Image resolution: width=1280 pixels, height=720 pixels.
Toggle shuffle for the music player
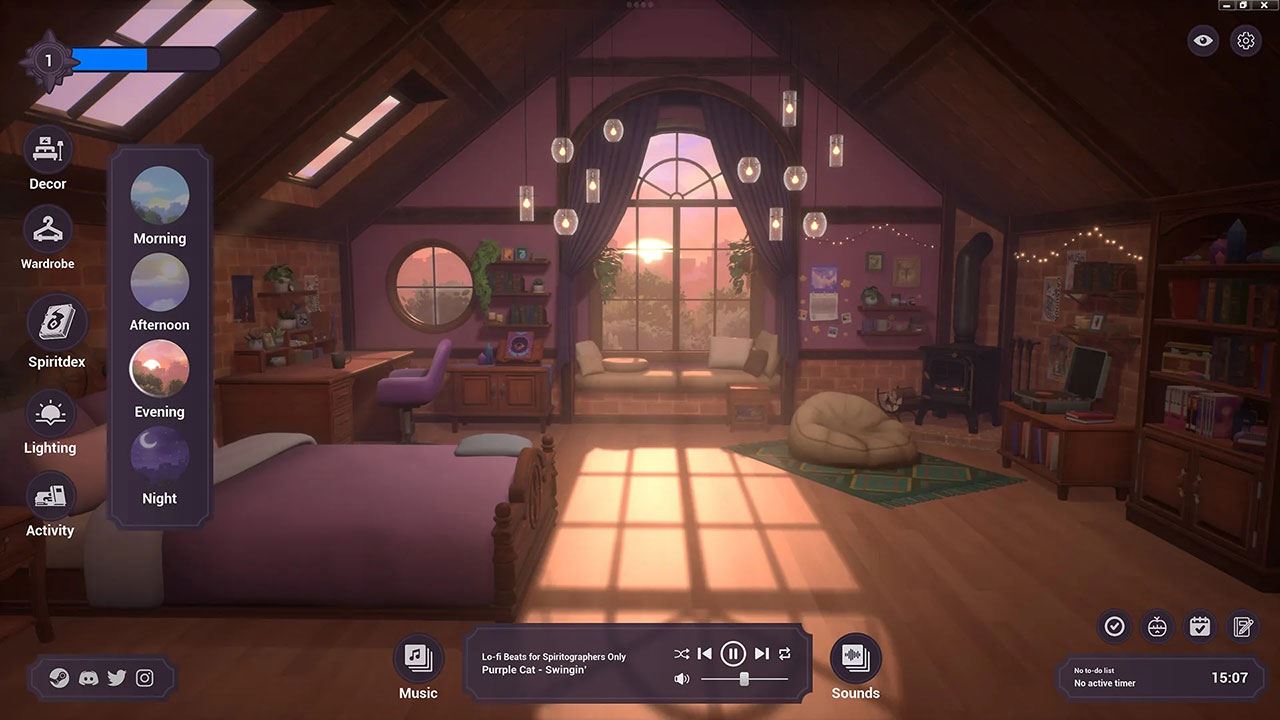pyautogui.click(x=681, y=654)
